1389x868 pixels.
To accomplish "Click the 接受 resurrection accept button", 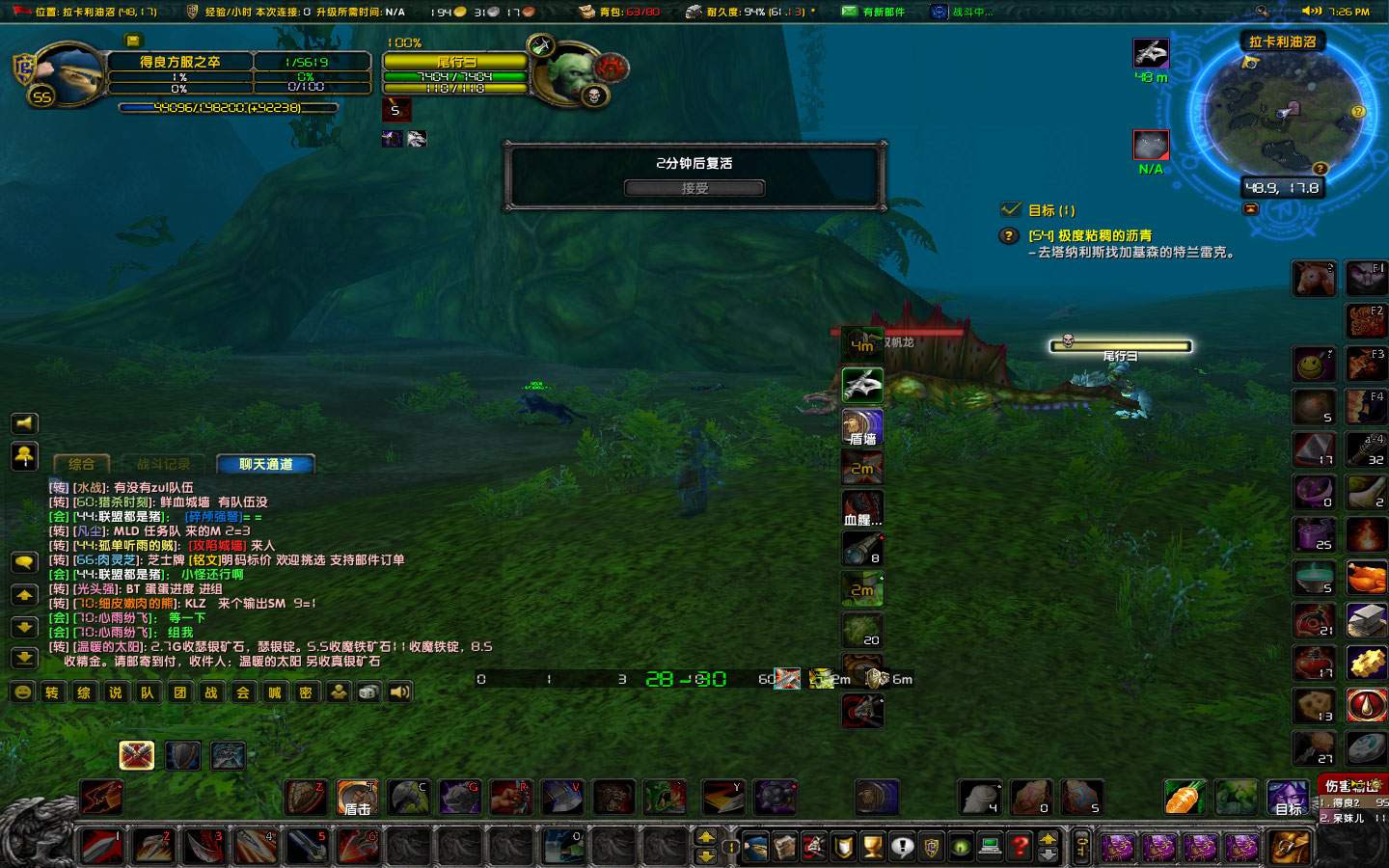I will (693, 187).
